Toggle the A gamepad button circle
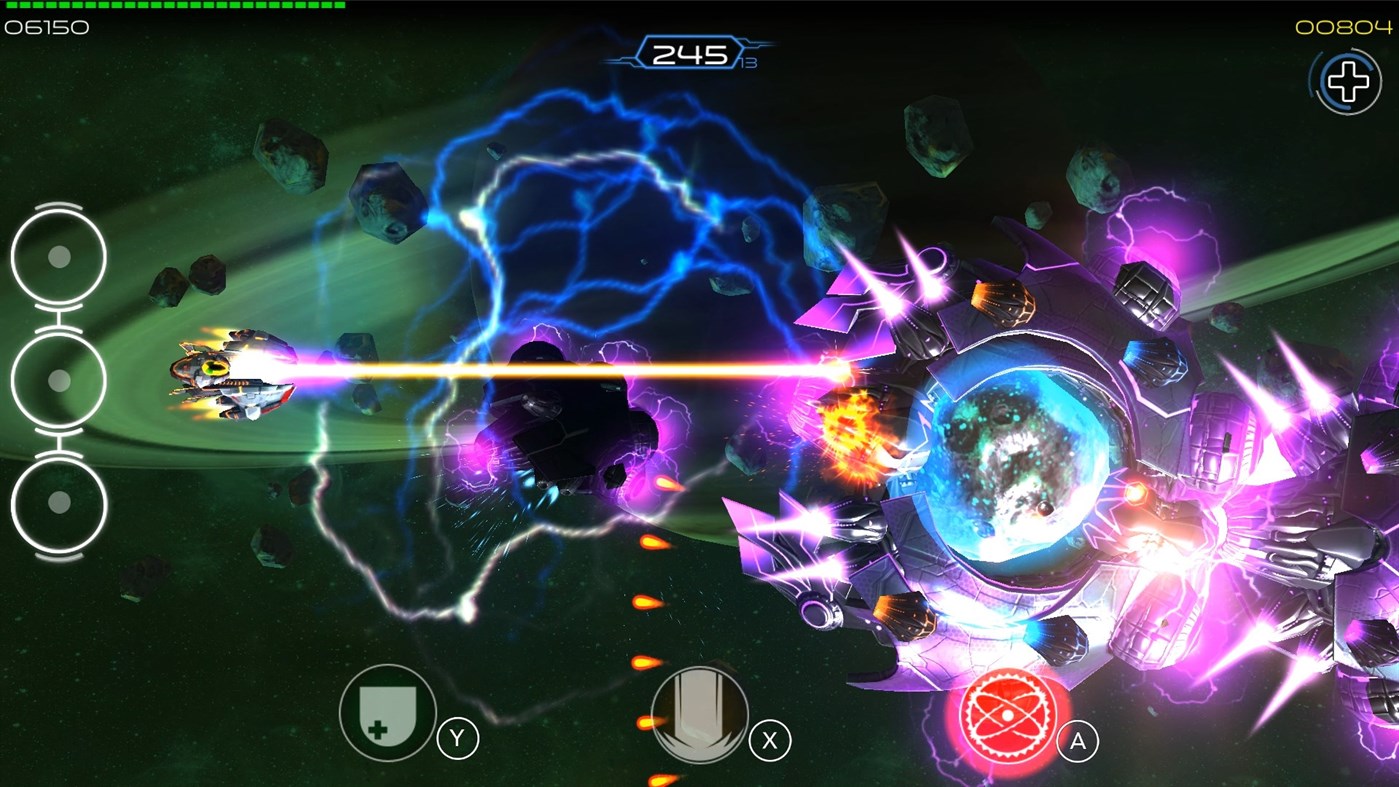Screen dimensions: 1399x787 [1076, 741]
